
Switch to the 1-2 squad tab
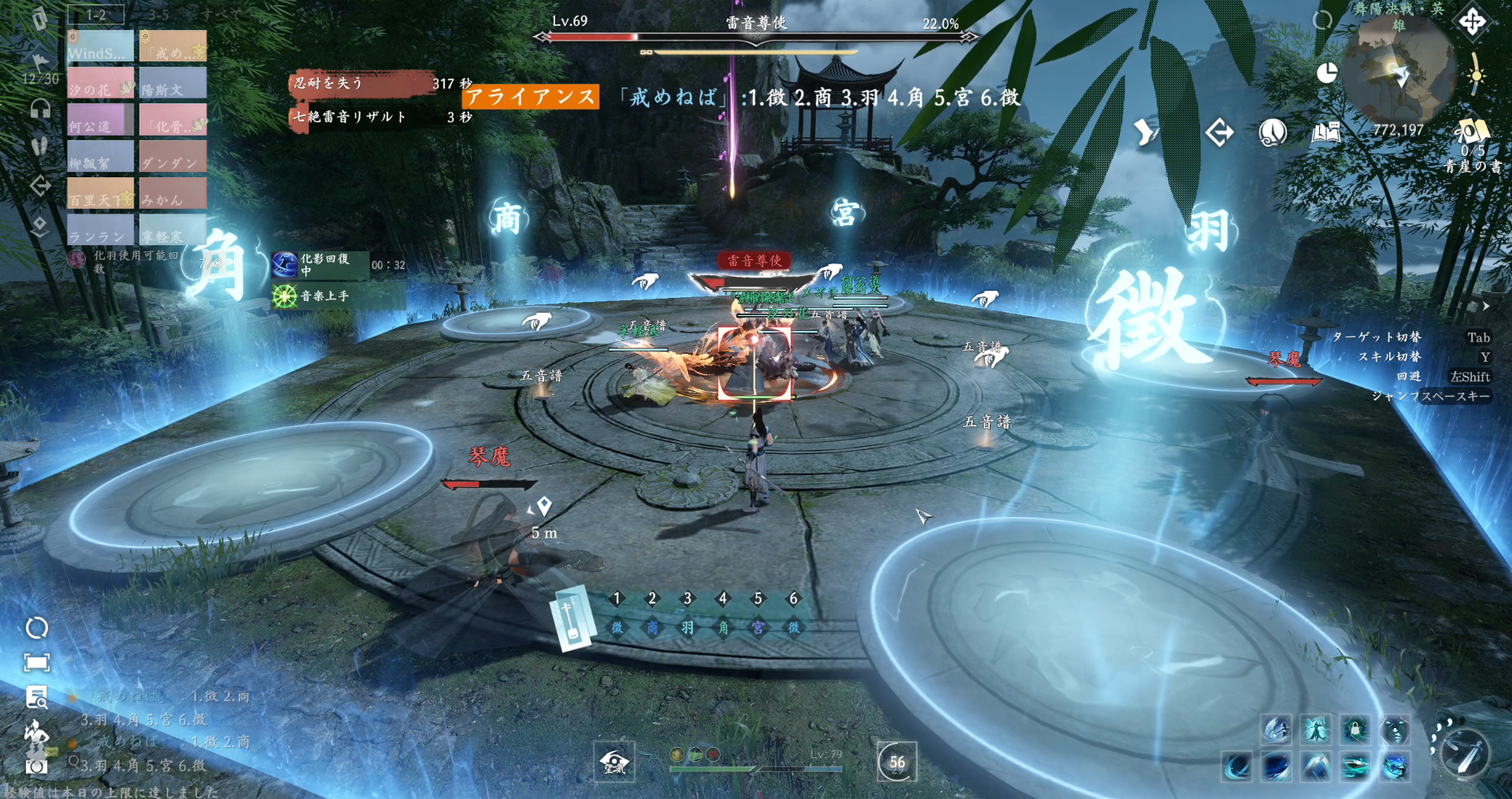96,14
